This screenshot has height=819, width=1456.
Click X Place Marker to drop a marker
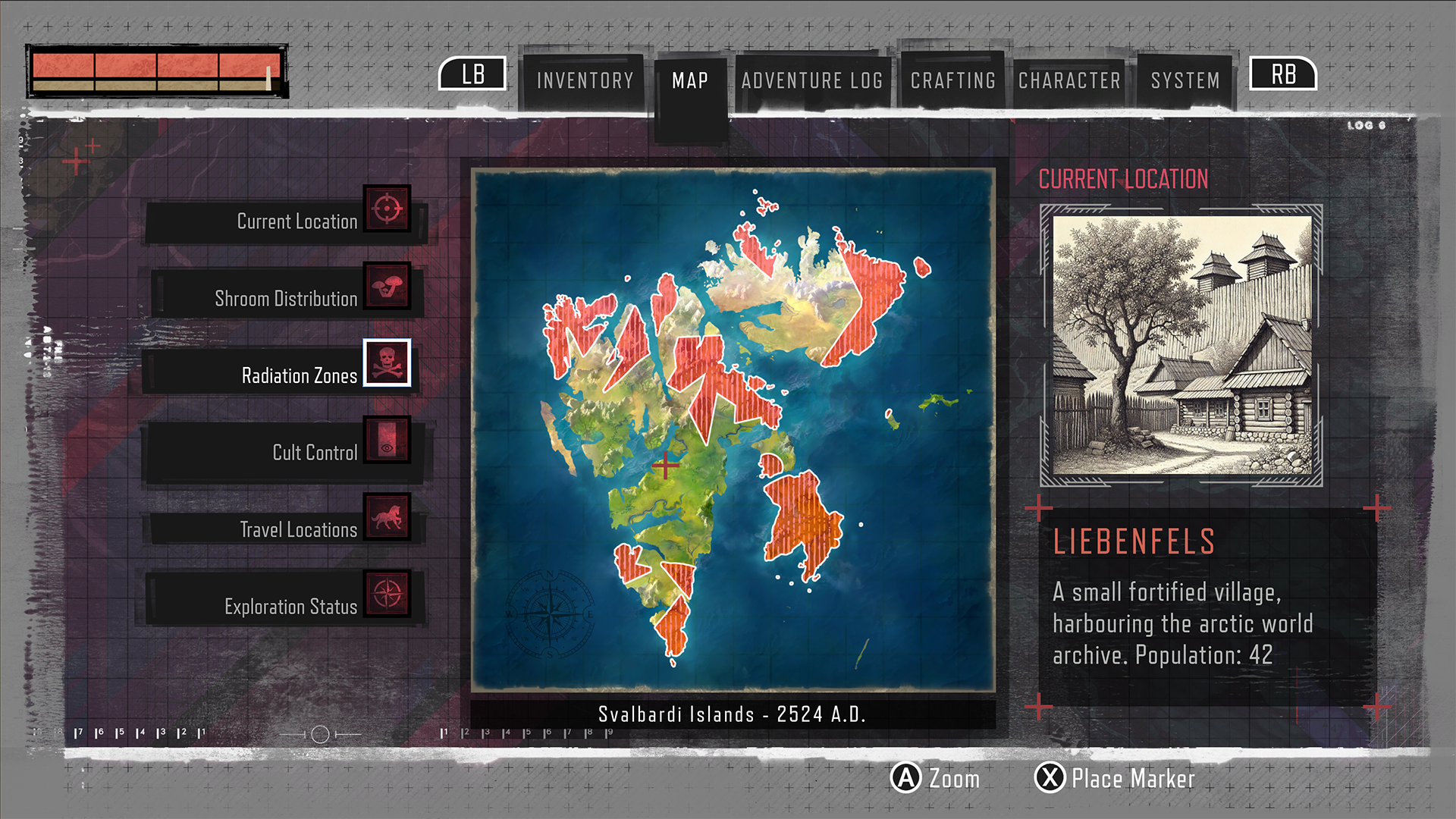(1049, 779)
